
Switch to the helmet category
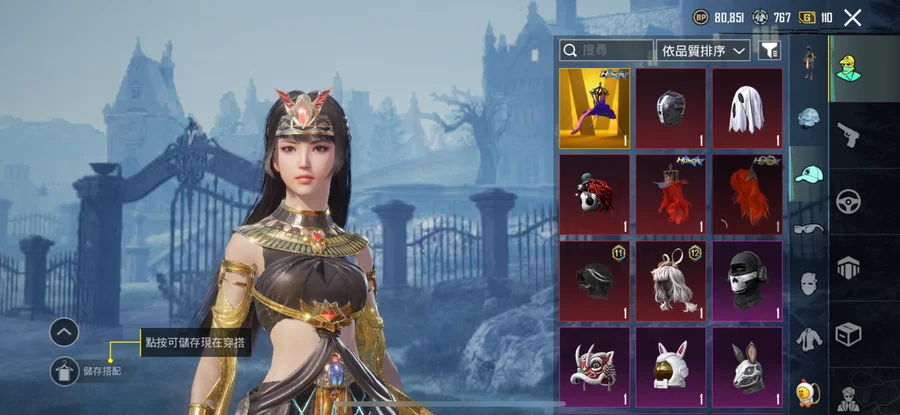(x=809, y=118)
